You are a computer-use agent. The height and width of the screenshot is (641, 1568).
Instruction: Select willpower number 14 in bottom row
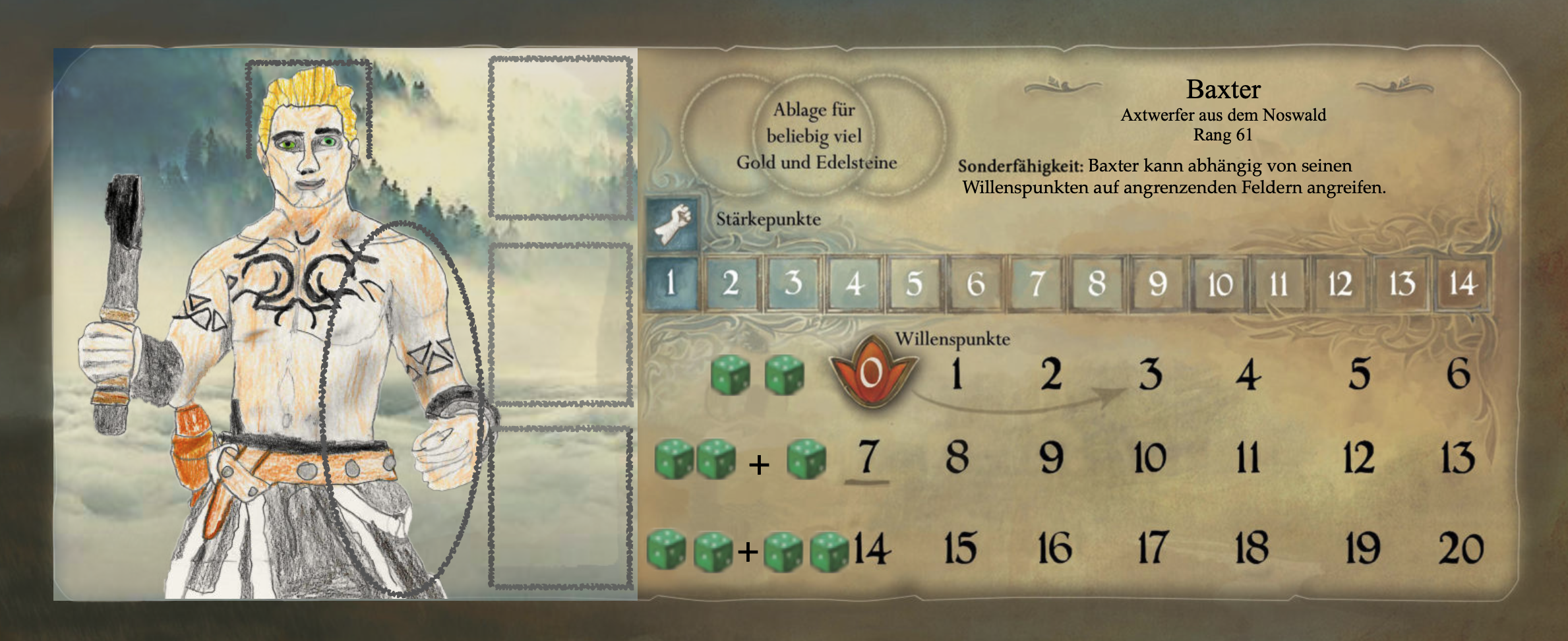pyautogui.click(x=872, y=549)
